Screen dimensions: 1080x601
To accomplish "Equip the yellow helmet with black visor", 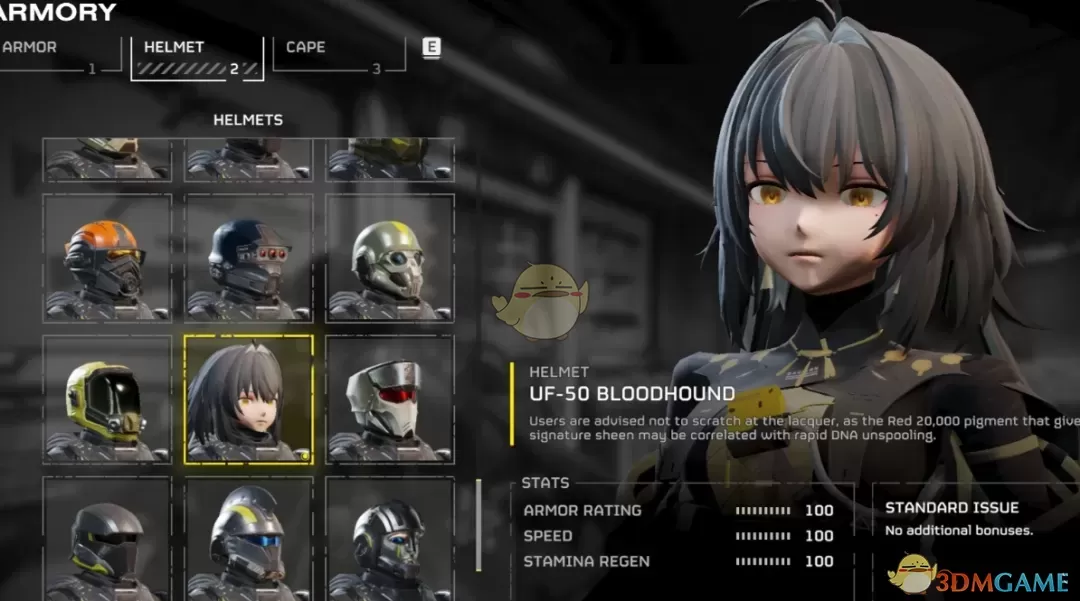I will click(107, 399).
